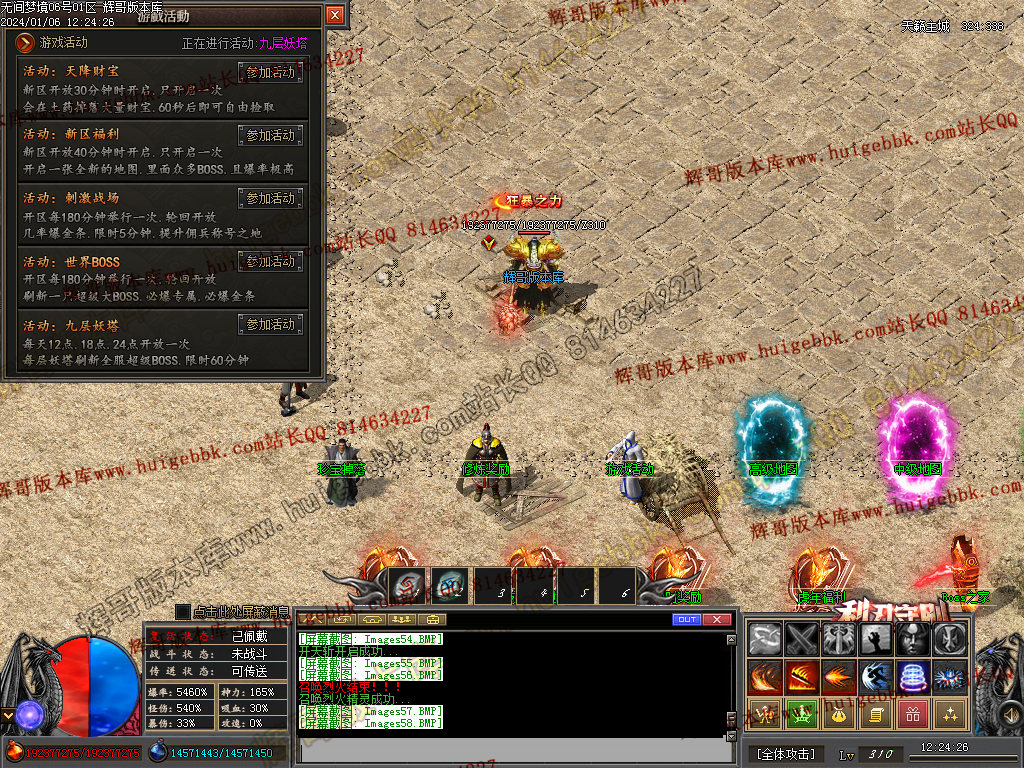Activate the flaming sword slash skill
The width and height of the screenshot is (1024, 768).
tap(801, 677)
